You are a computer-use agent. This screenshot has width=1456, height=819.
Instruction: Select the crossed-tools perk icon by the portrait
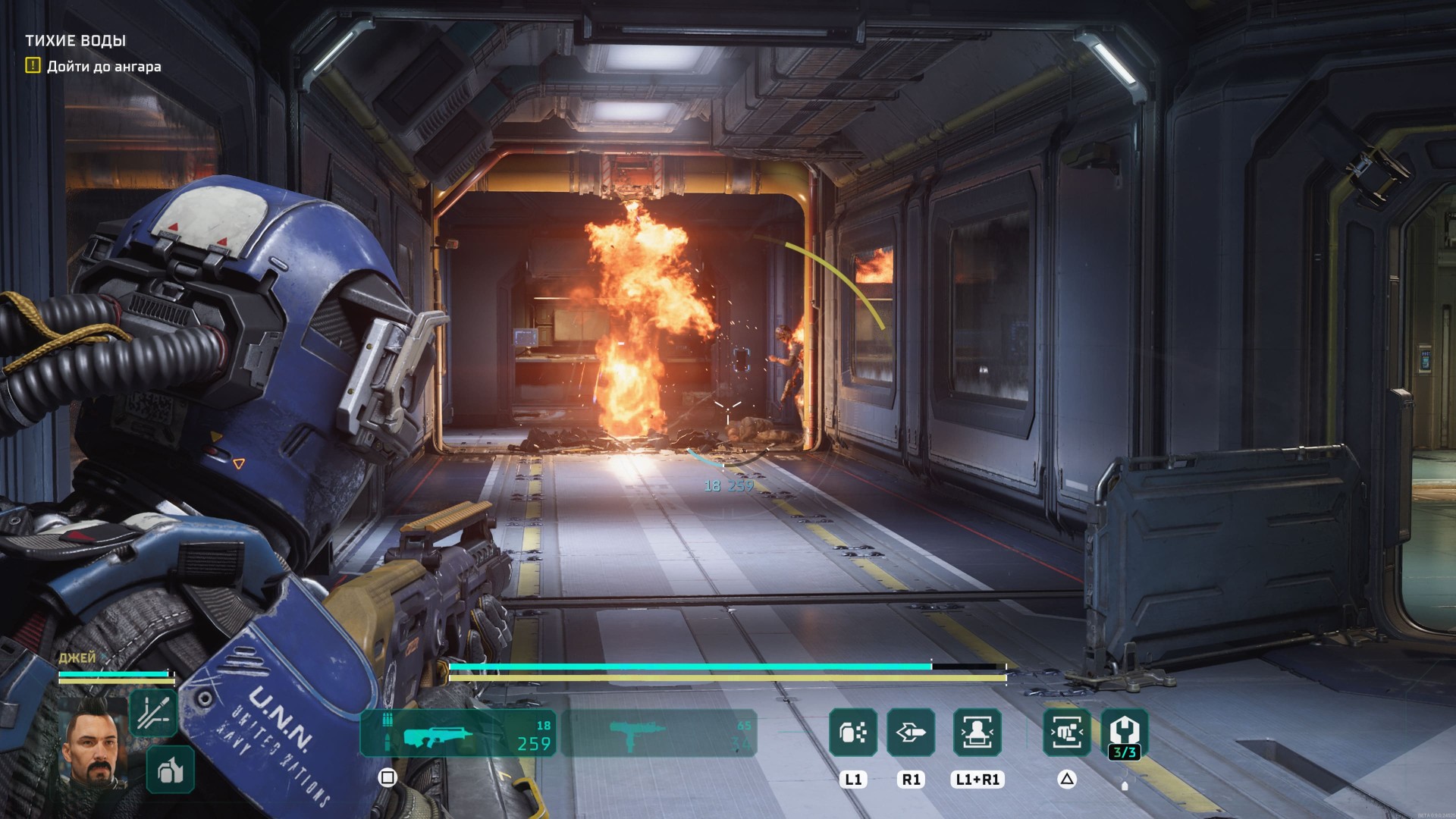(x=154, y=713)
